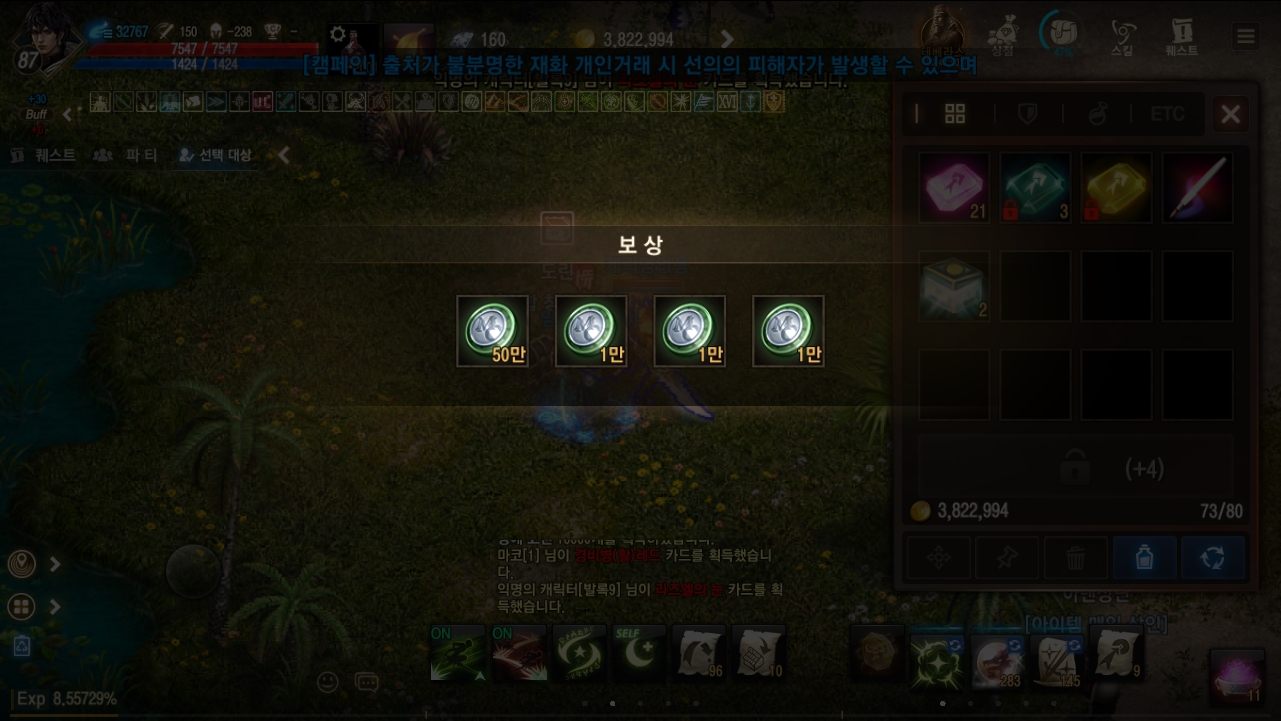The height and width of the screenshot is (721, 1281).
Task: Click the trash icon to delete items
Action: point(1075,558)
